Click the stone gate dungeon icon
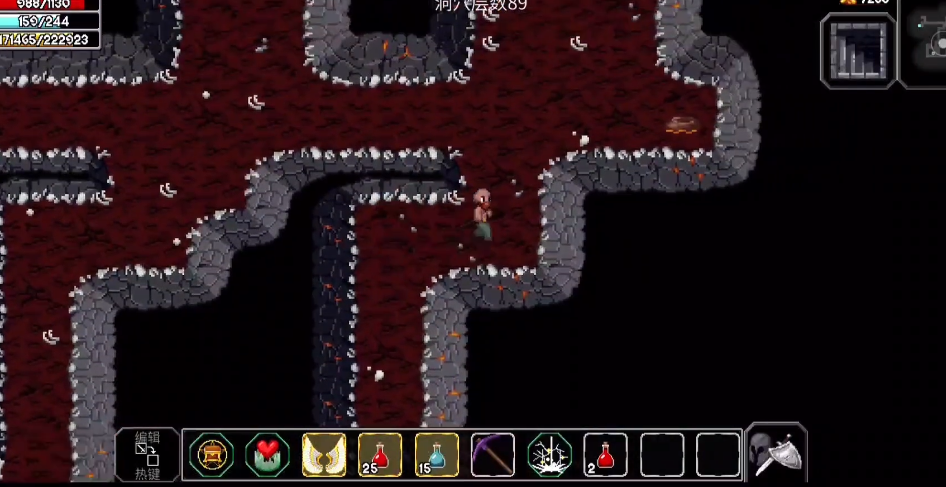This screenshot has height=487, width=946. 858,50
